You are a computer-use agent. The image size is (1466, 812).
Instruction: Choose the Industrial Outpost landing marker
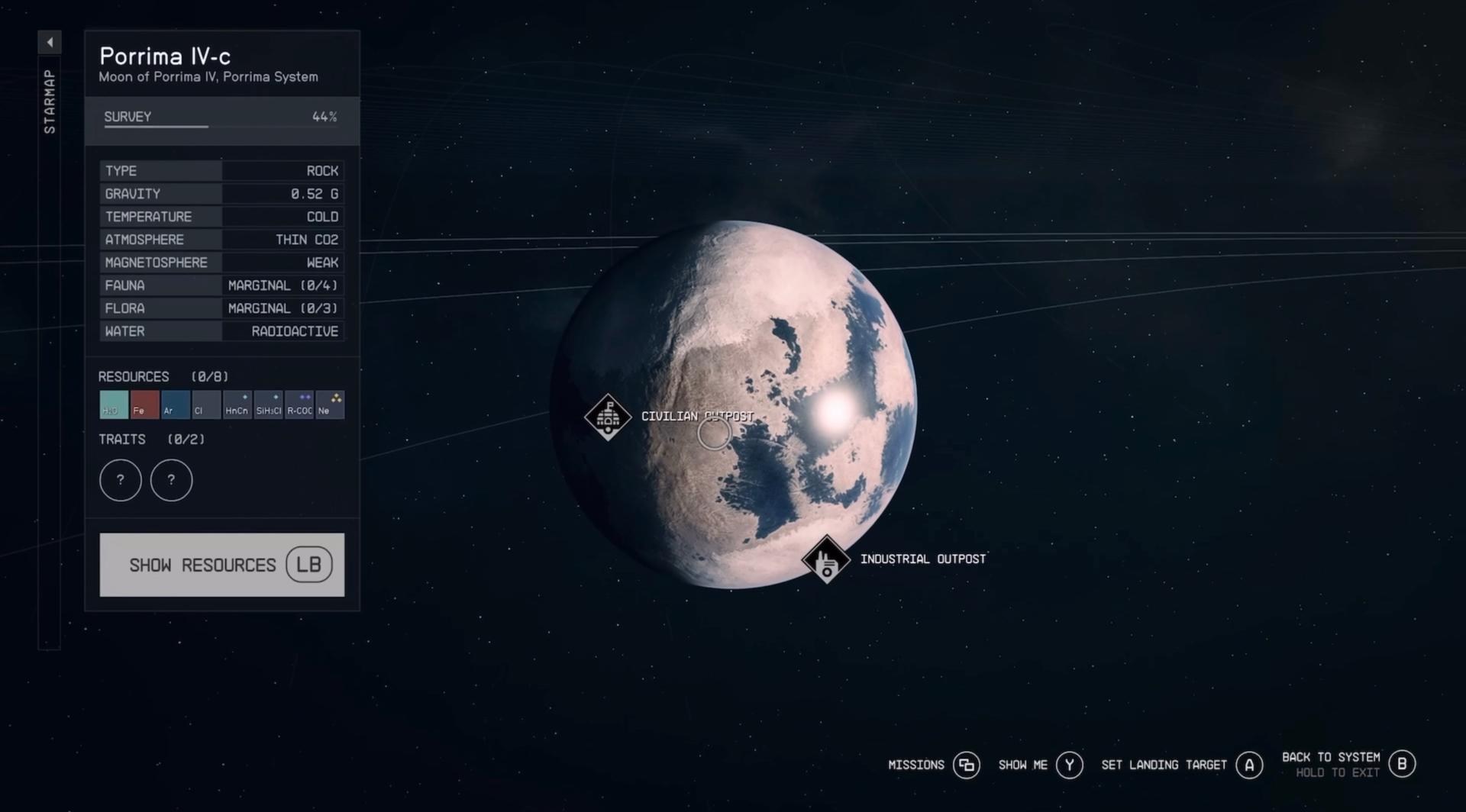pyautogui.click(x=825, y=559)
